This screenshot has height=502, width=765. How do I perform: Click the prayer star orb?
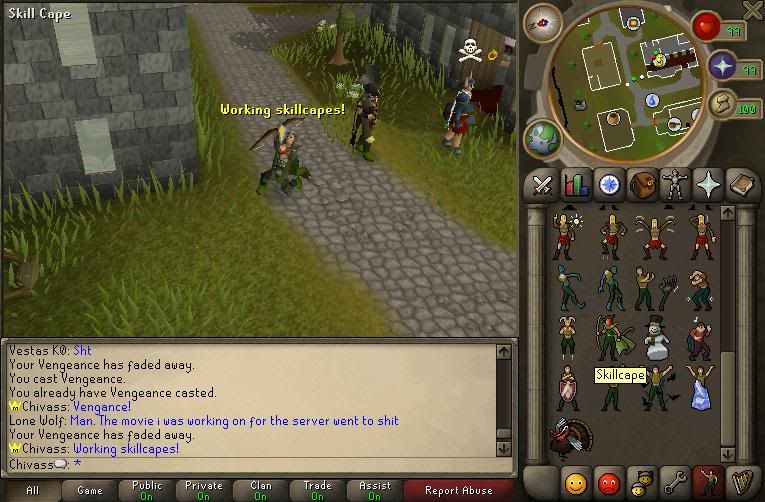tap(722, 67)
